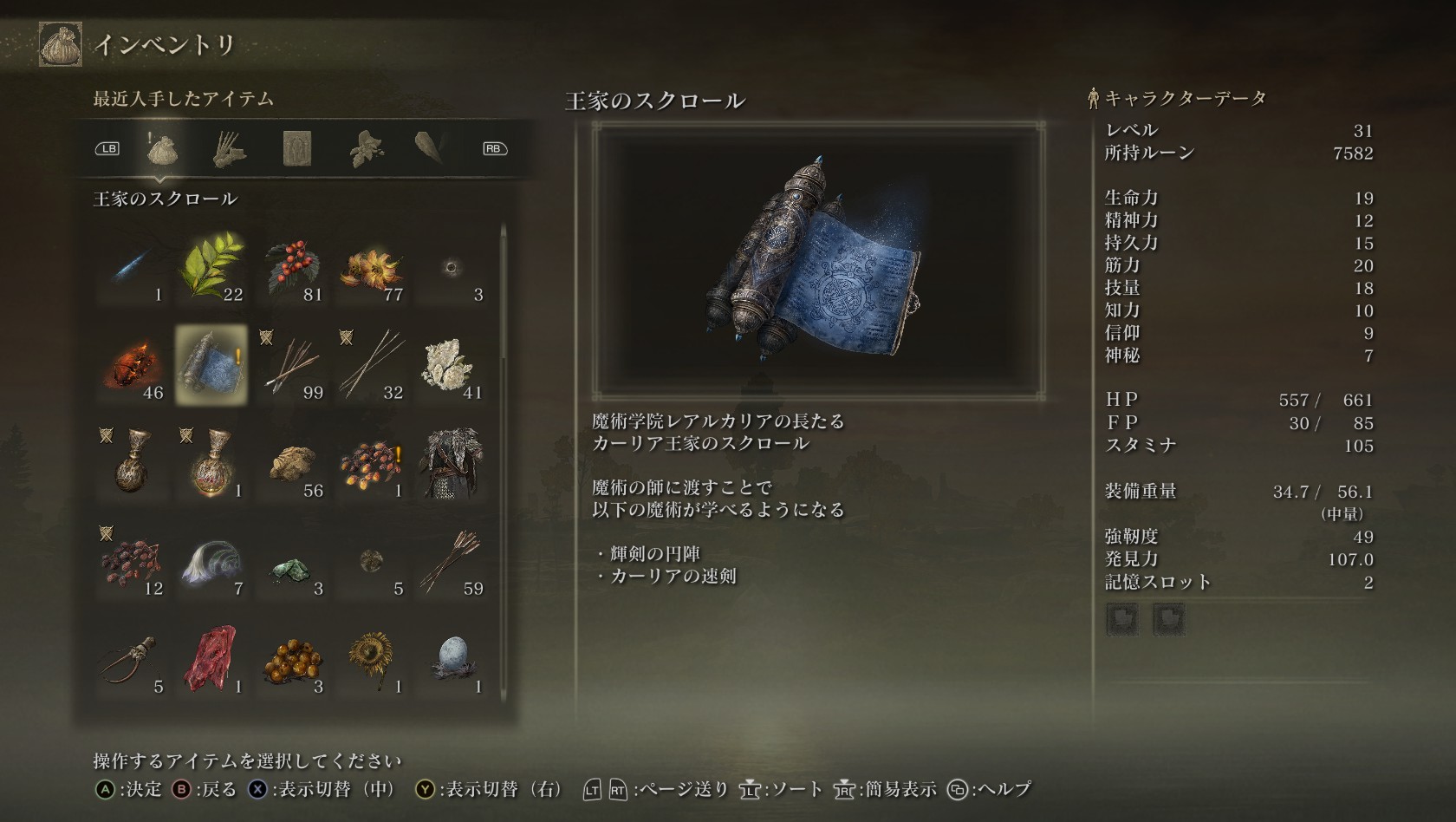Image resolution: width=1456 pixels, height=822 pixels.
Task: Choose the empty flask with no count
Action: pyautogui.click(x=132, y=463)
